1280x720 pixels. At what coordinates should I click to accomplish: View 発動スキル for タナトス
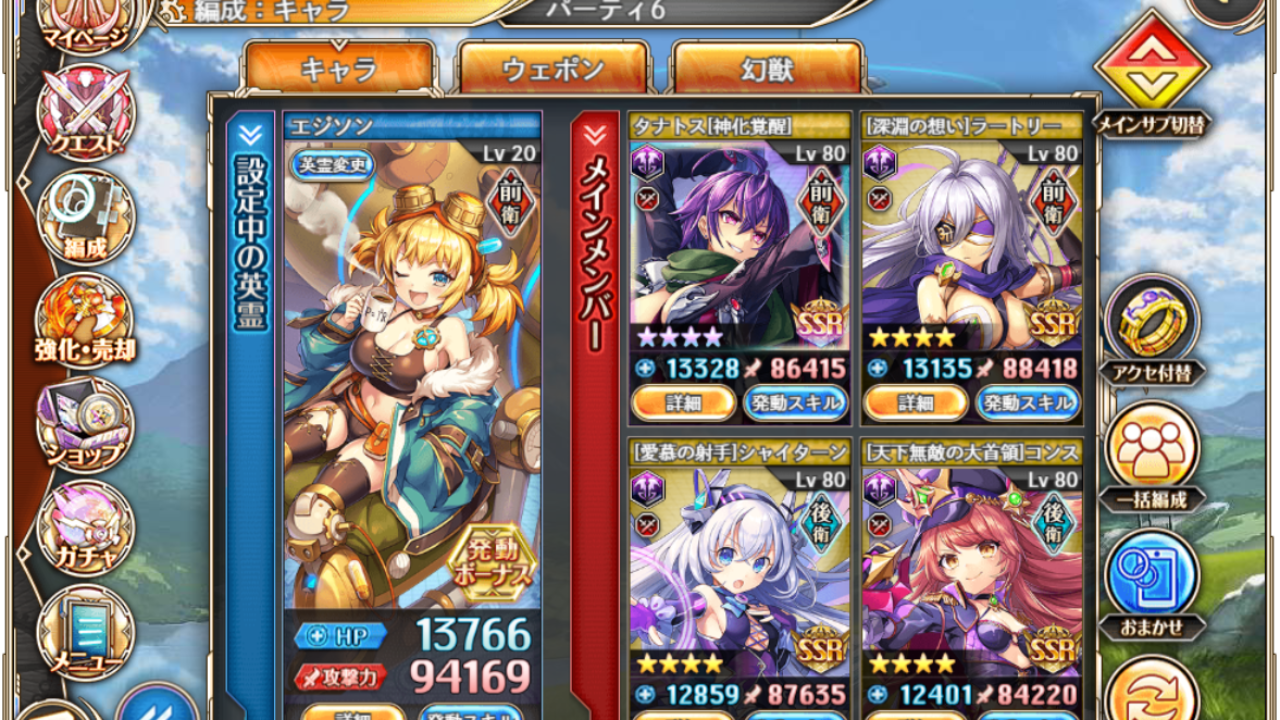795,403
